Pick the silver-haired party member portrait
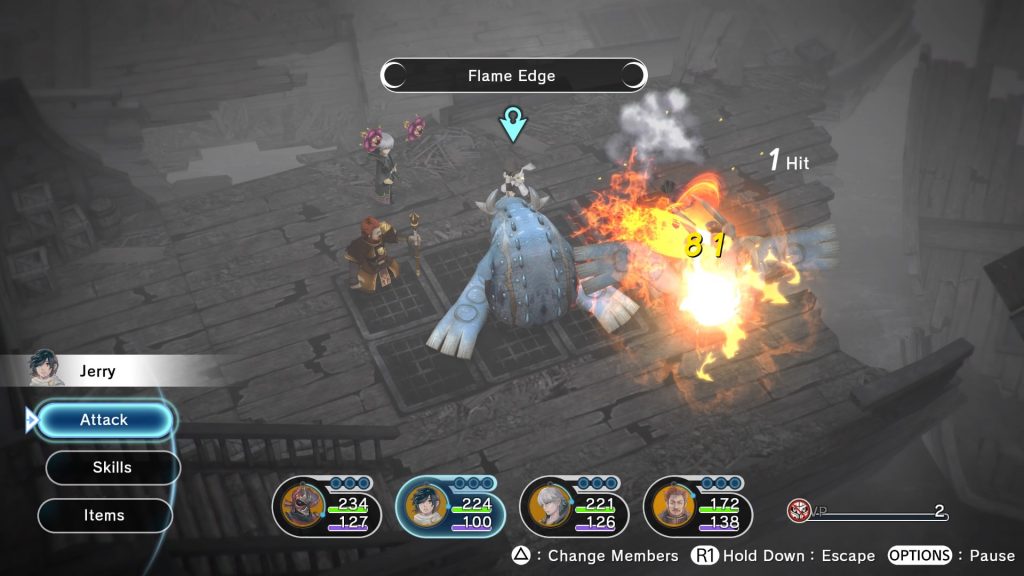This screenshot has width=1024, height=576. pyautogui.click(x=549, y=510)
